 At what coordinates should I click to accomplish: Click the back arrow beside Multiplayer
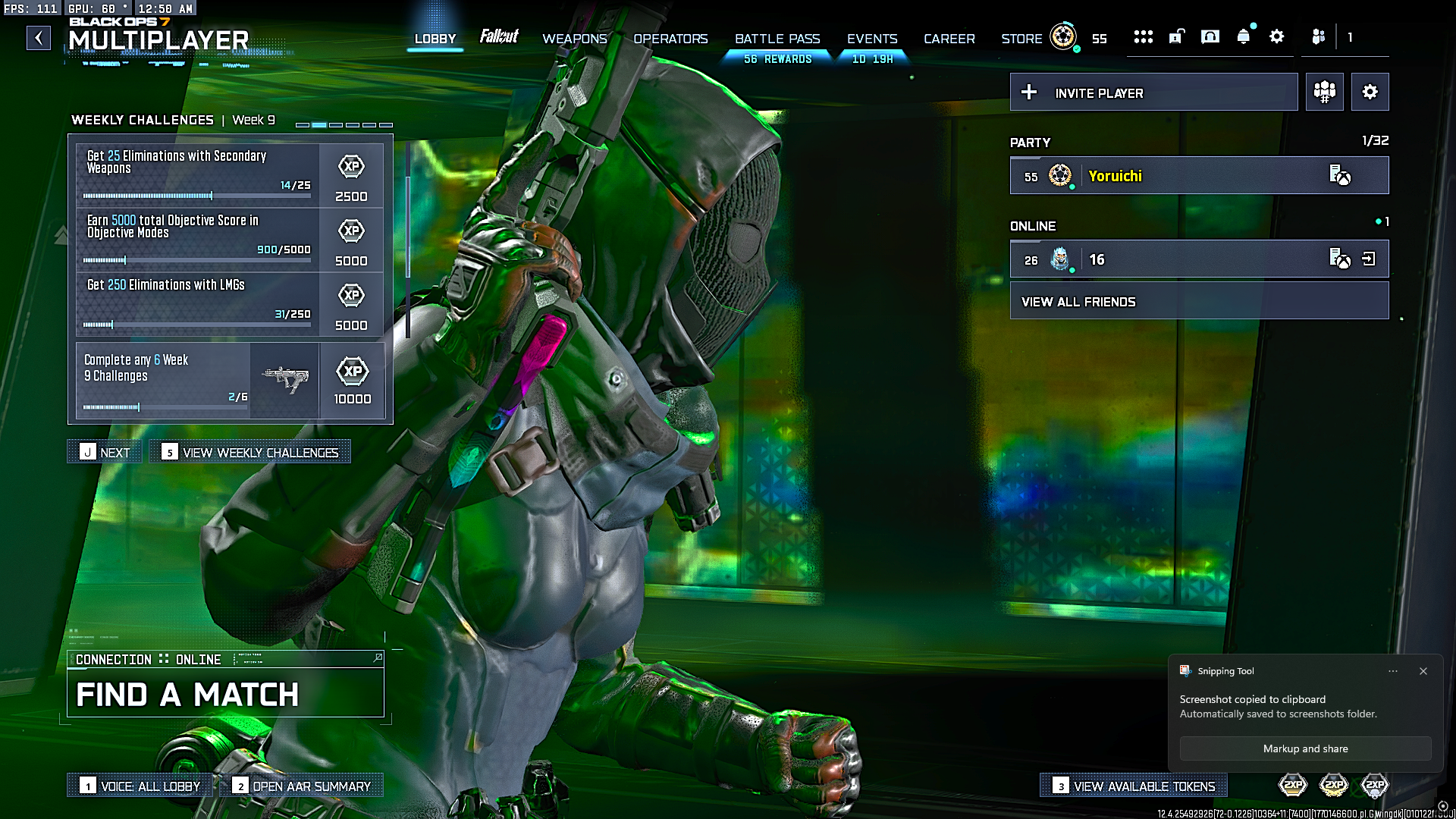(x=39, y=38)
